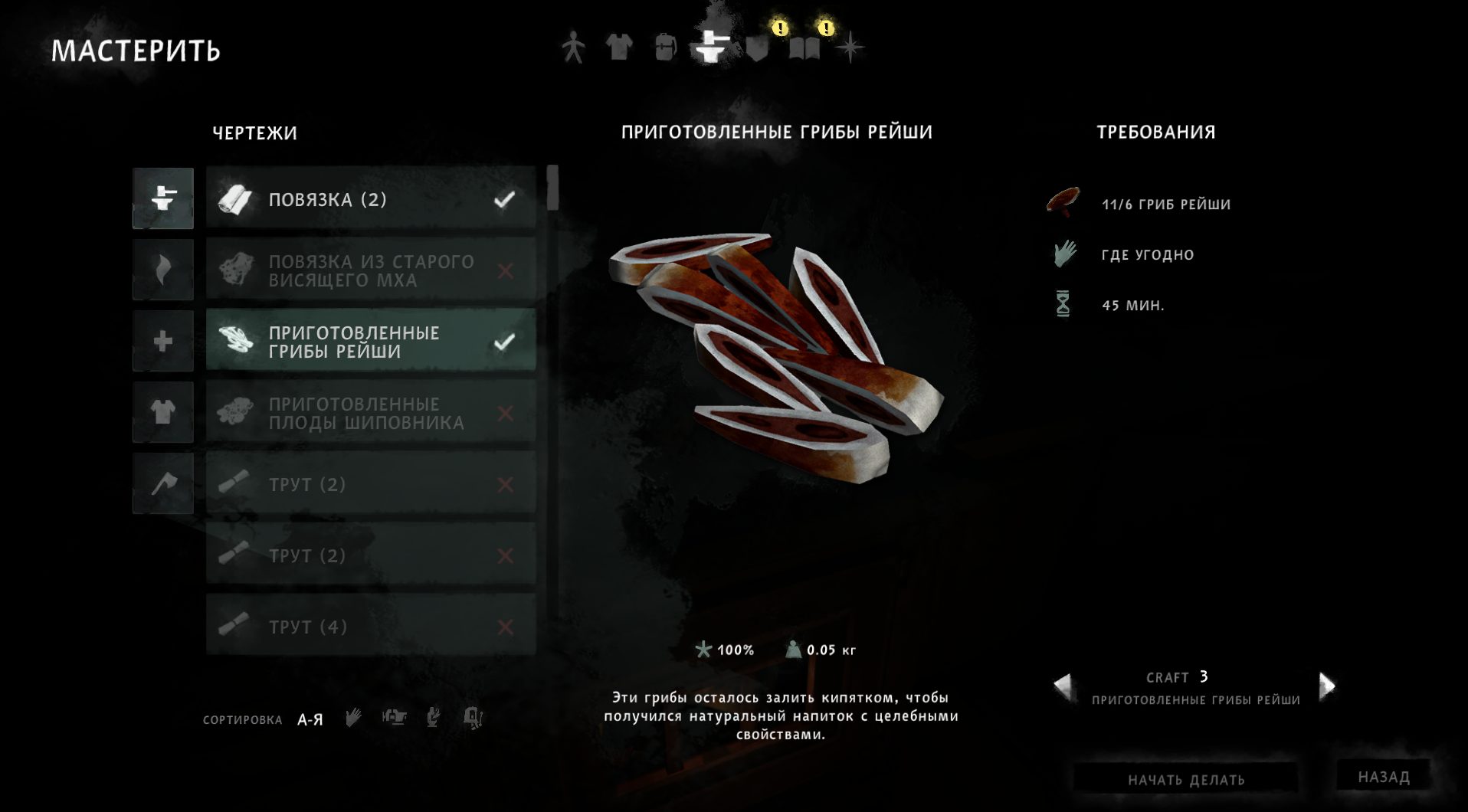Switch to the clothing shirt tab at top
The height and width of the screenshot is (812, 1468).
[x=619, y=47]
